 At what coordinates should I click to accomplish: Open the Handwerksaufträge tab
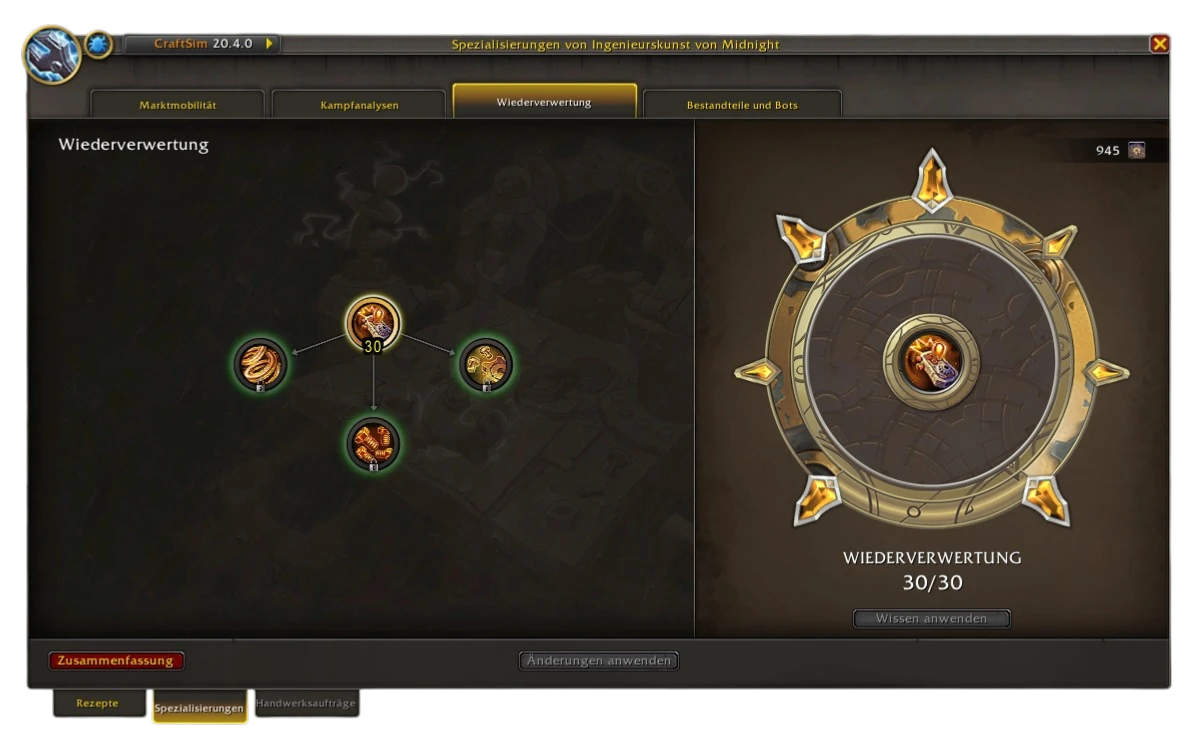306,704
